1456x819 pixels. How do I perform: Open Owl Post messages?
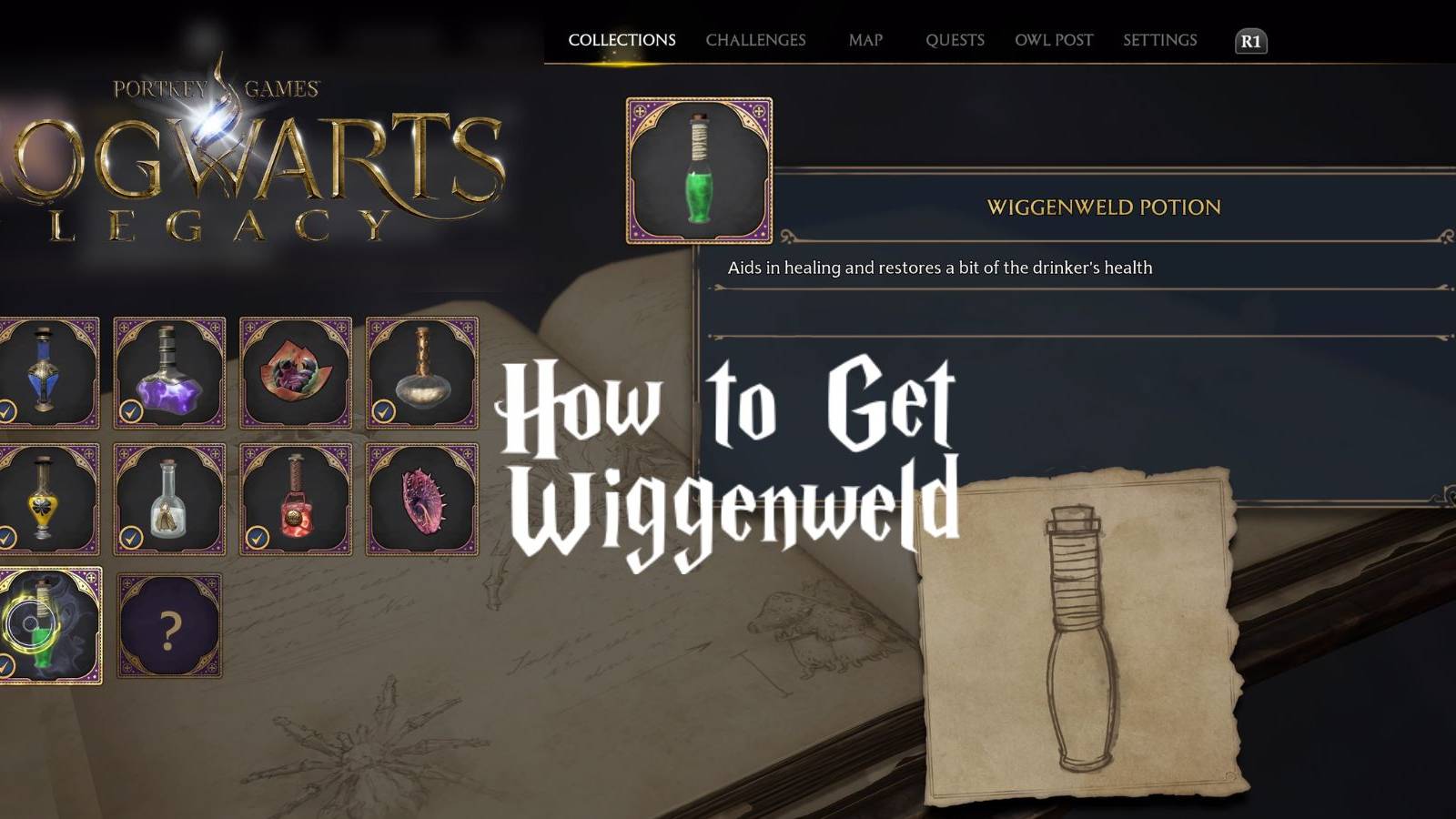(1054, 40)
